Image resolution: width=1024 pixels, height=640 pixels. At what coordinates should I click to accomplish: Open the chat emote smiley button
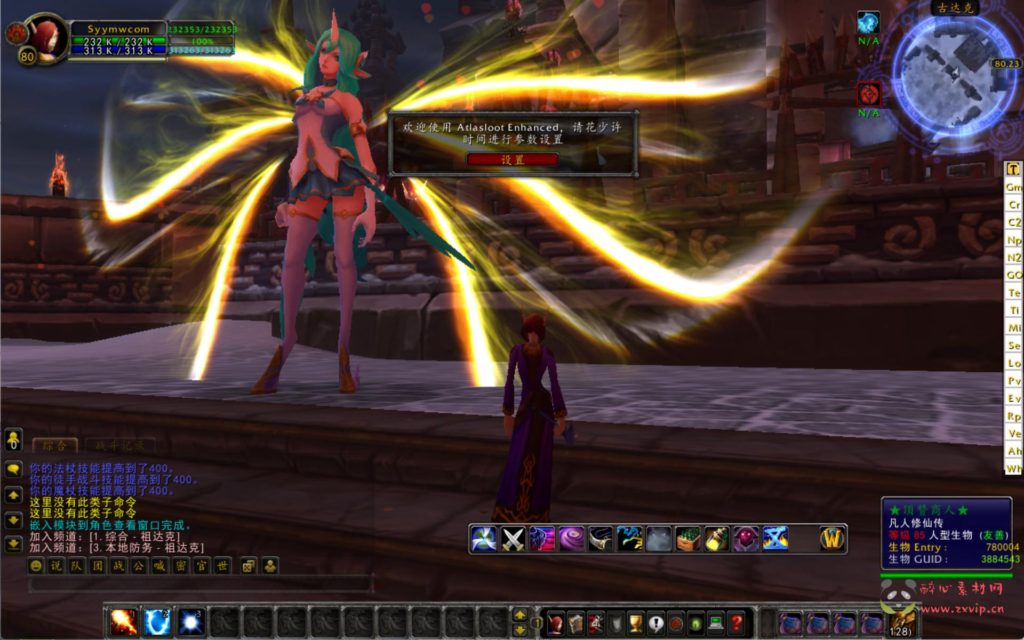pos(37,566)
